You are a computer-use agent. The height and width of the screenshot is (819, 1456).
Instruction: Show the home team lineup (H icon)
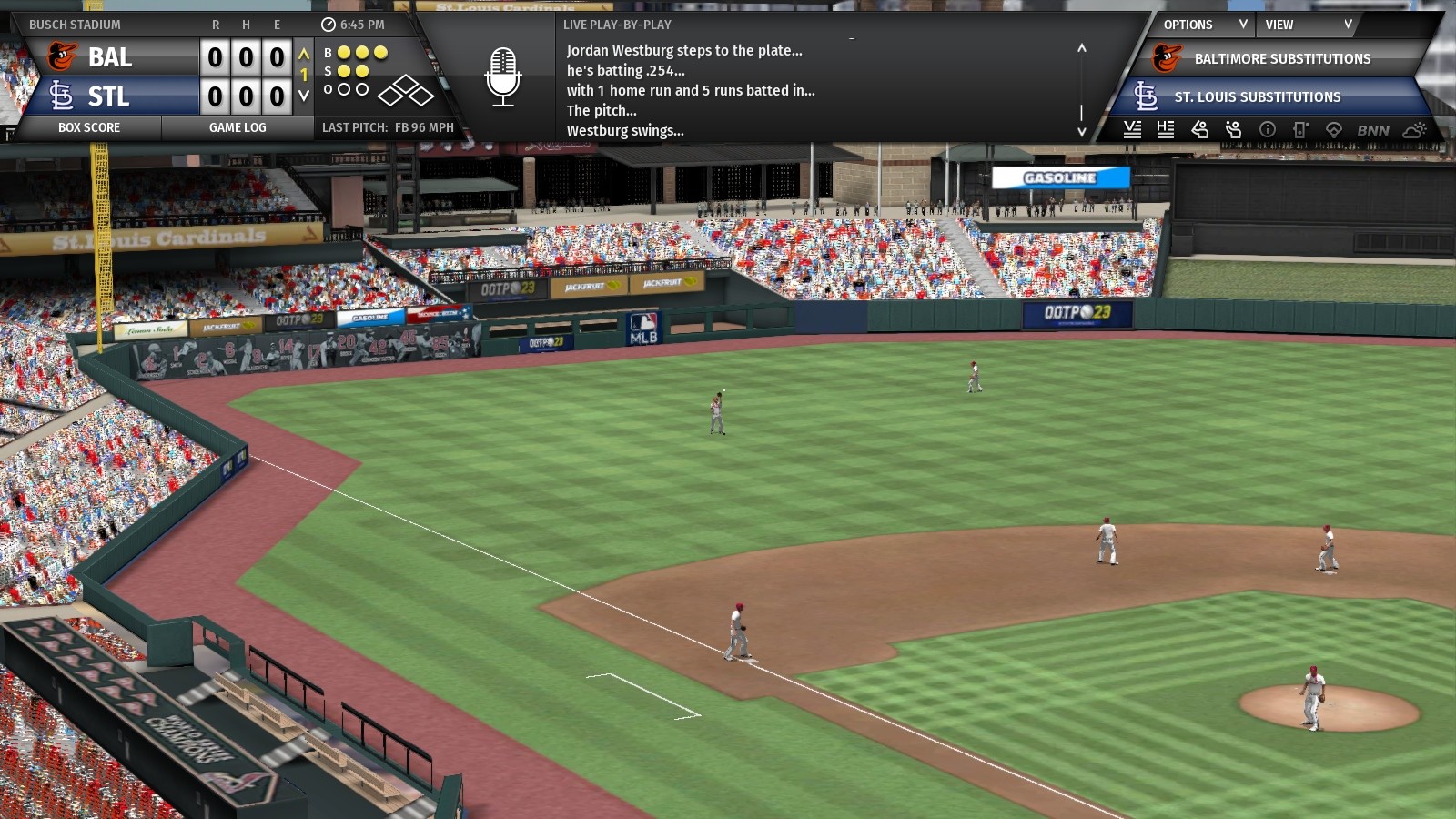pyautogui.click(x=1166, y=129)
